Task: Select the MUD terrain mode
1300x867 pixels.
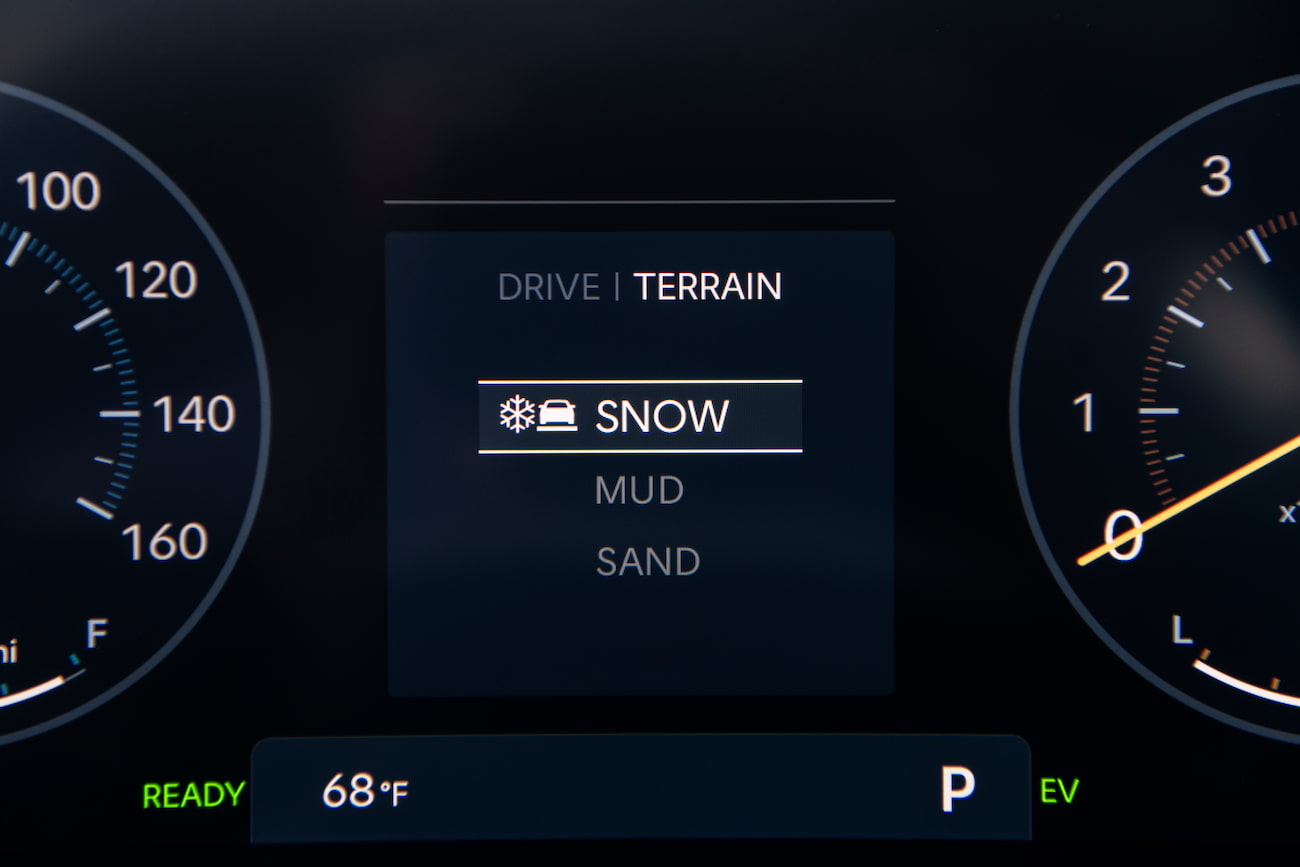Action: [639, 490]
